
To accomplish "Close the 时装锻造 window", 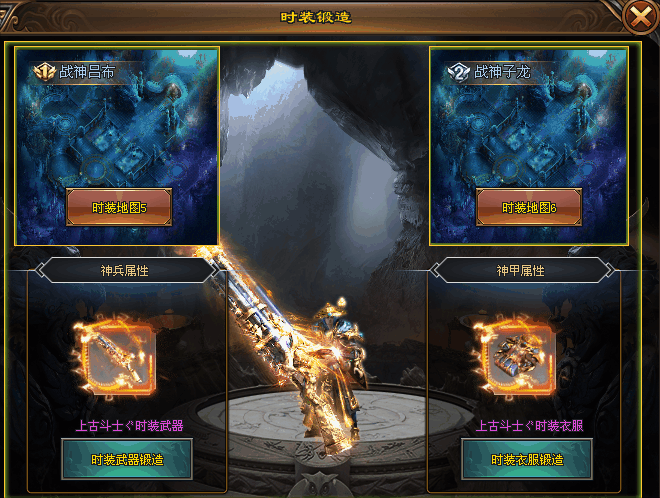I will (x=638, y=16).
